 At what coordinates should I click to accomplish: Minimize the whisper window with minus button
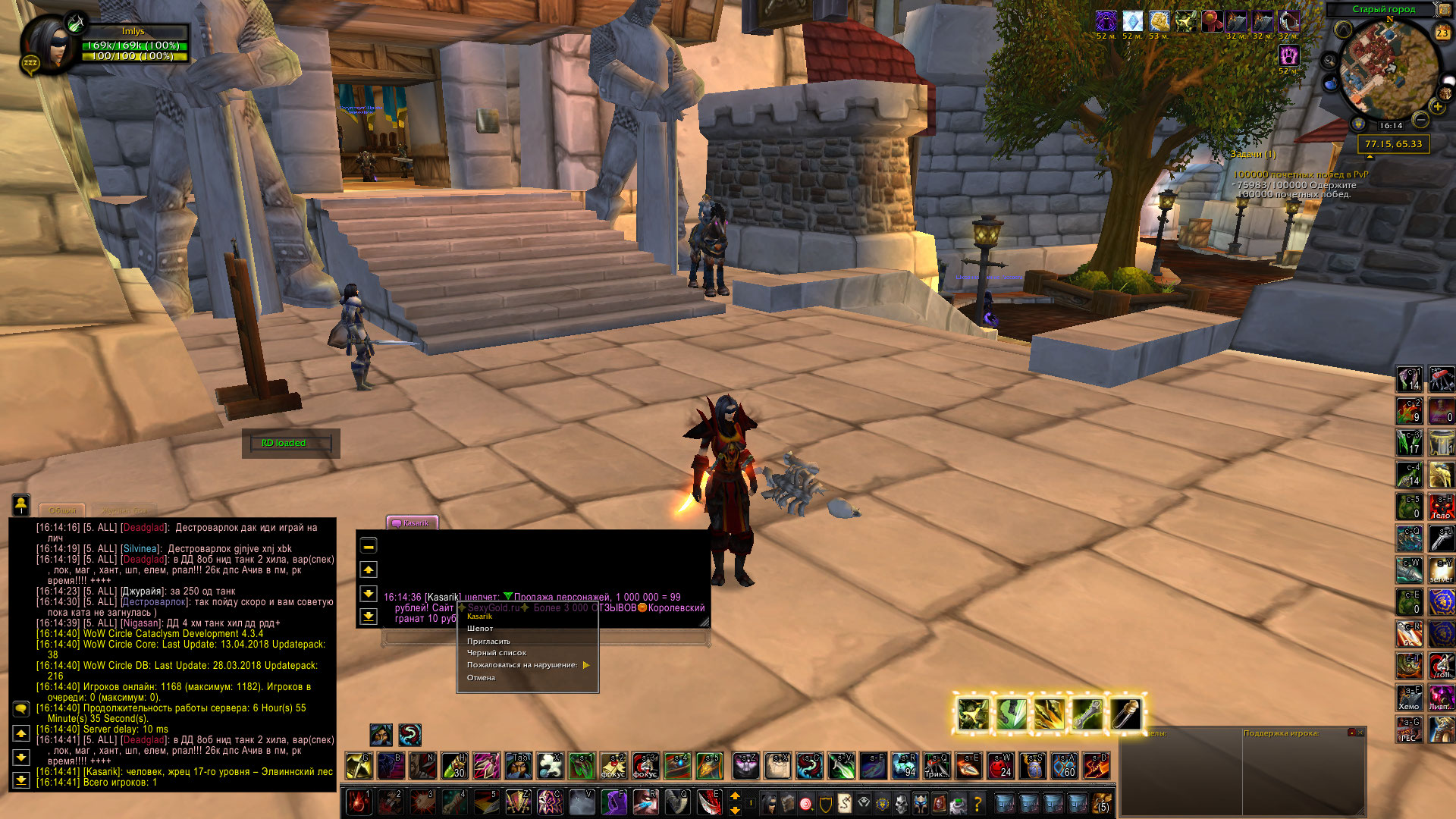369,546
